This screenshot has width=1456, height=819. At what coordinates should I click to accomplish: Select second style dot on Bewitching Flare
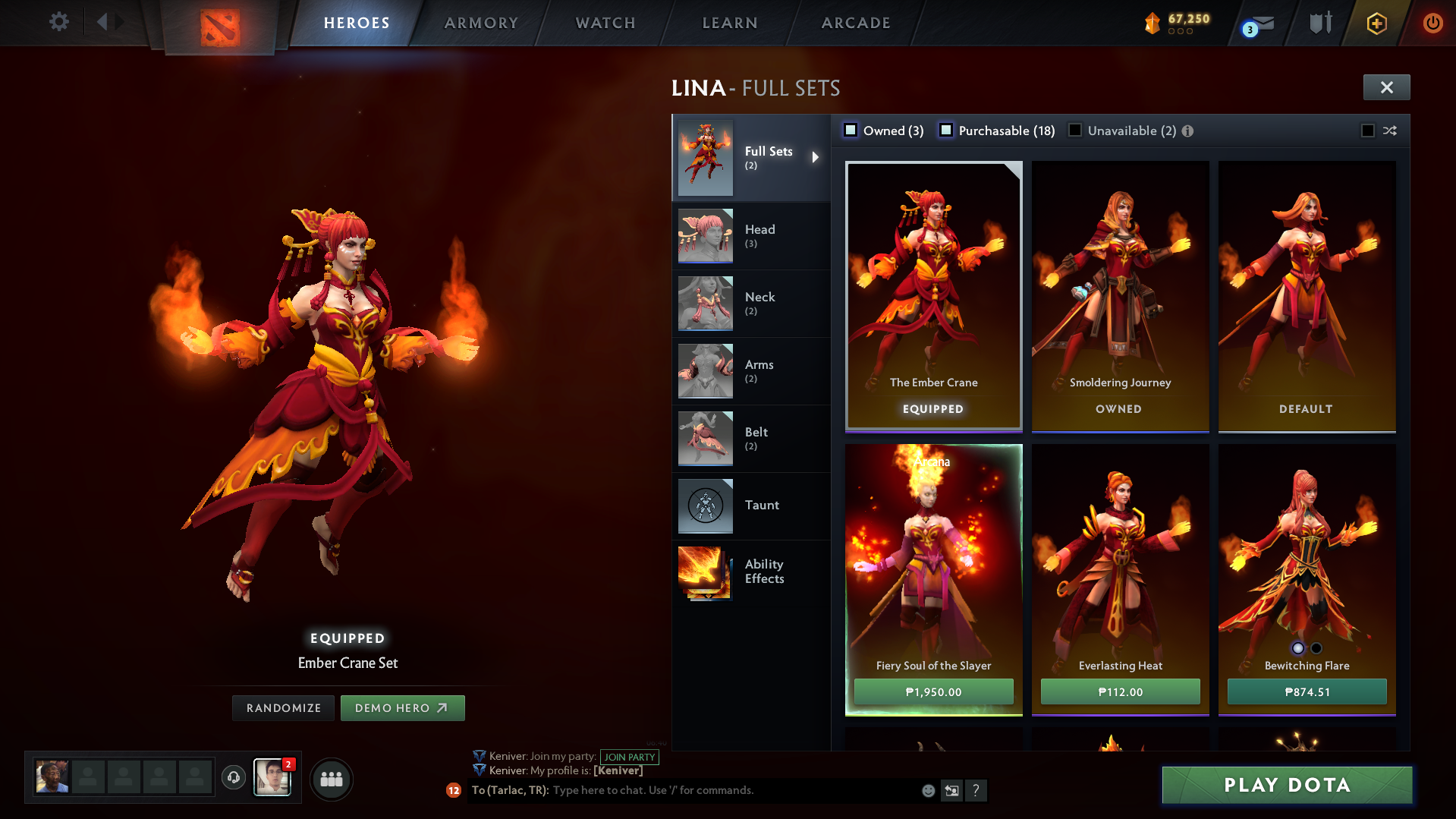[x=1316, y=648]
